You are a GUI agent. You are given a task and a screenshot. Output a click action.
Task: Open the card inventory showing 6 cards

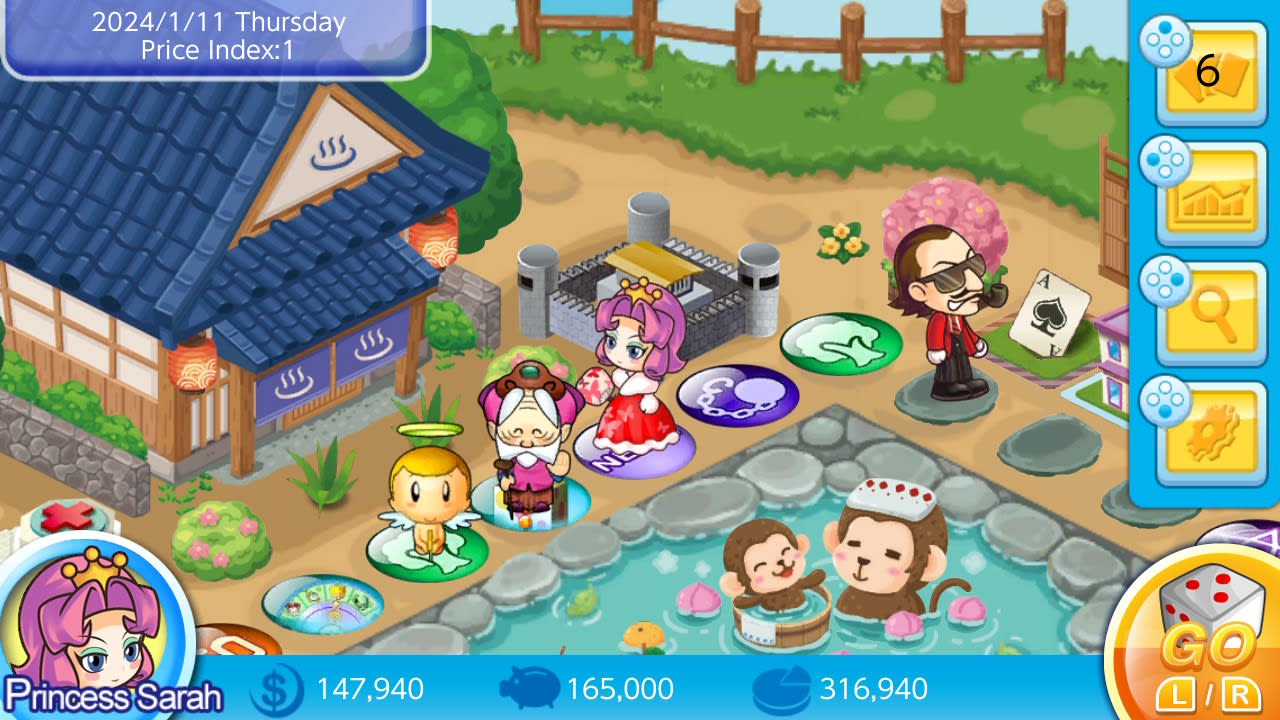1210,74
